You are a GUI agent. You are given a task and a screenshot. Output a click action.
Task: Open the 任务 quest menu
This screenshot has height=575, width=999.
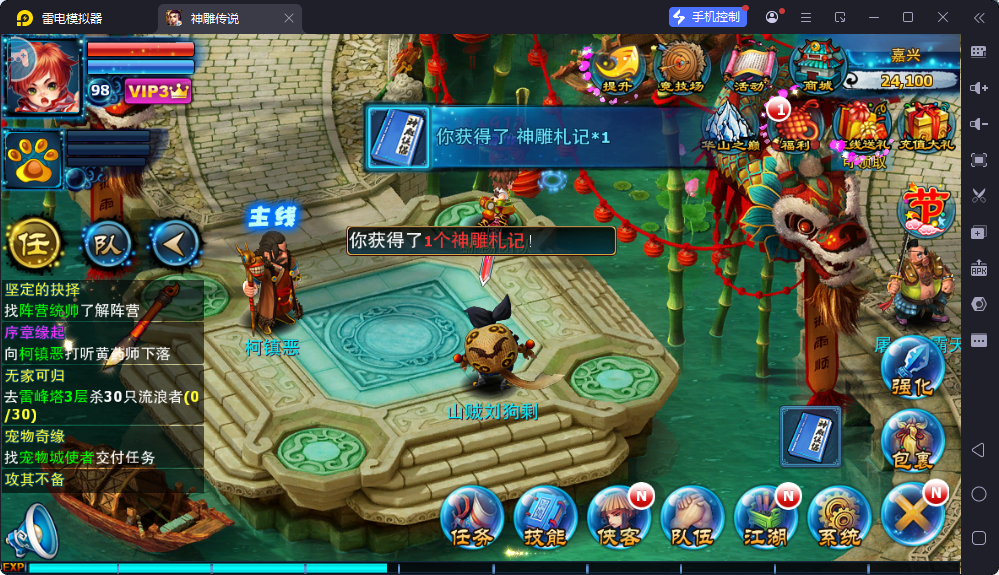click(472, 517)
